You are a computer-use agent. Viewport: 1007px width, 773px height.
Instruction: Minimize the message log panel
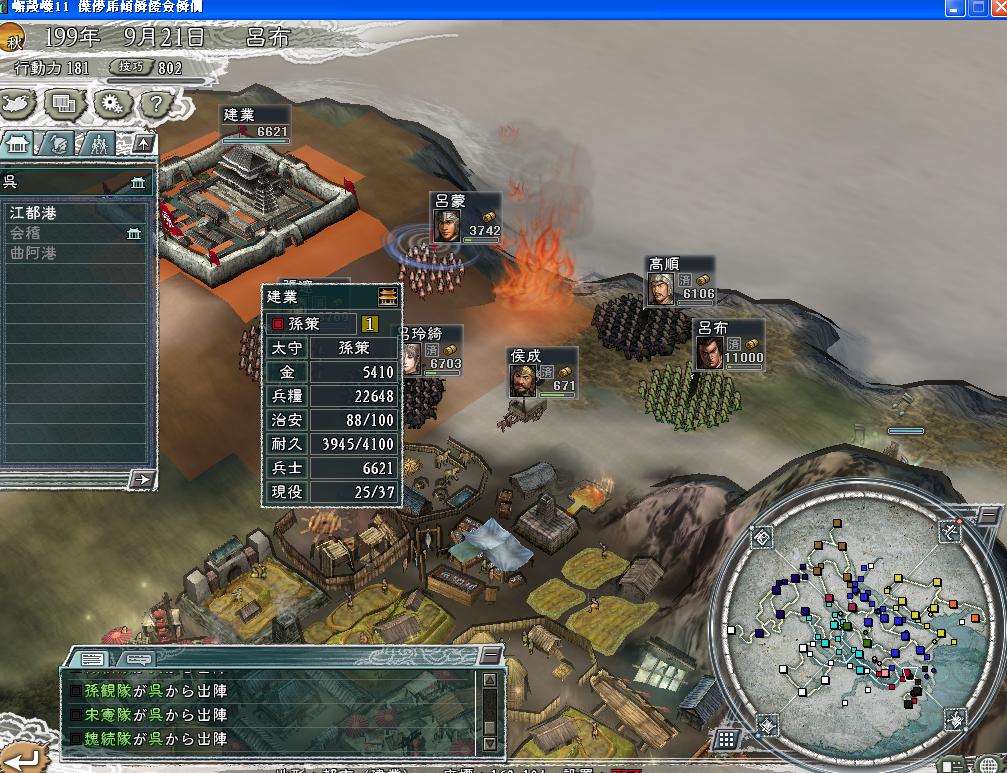[x=489, y=655]
